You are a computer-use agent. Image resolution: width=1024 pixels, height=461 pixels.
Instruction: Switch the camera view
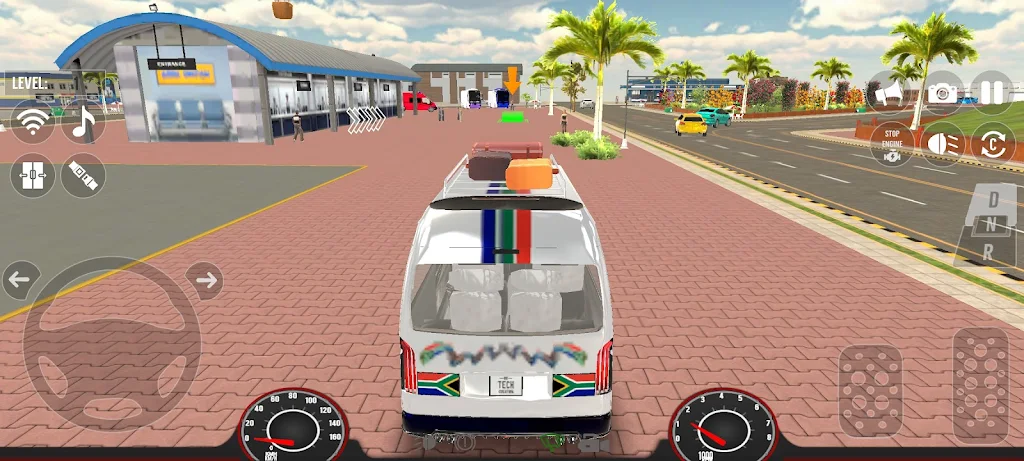click(x=942, y=93)
